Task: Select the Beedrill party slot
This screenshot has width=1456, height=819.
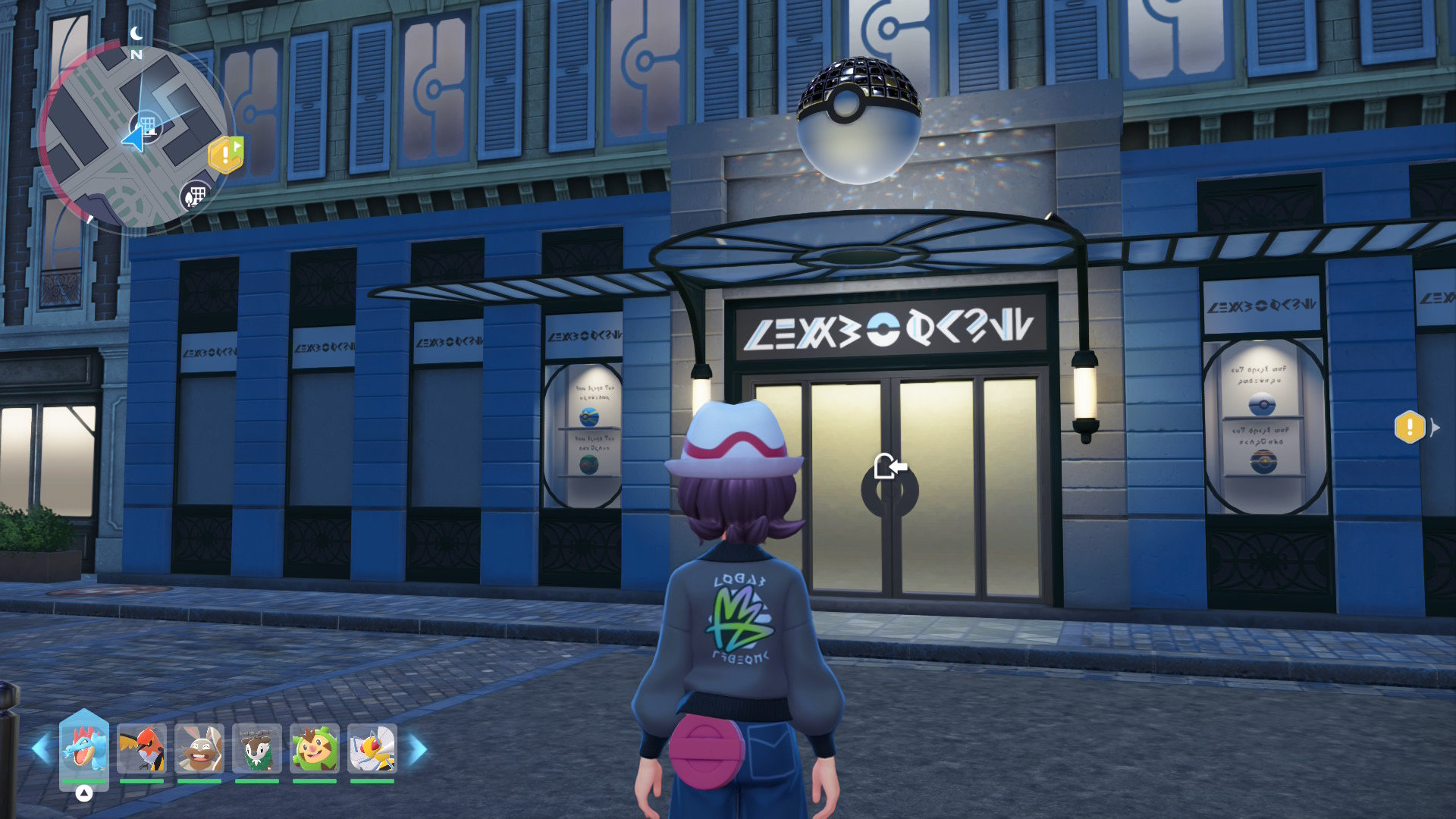Action: point(372,748)
